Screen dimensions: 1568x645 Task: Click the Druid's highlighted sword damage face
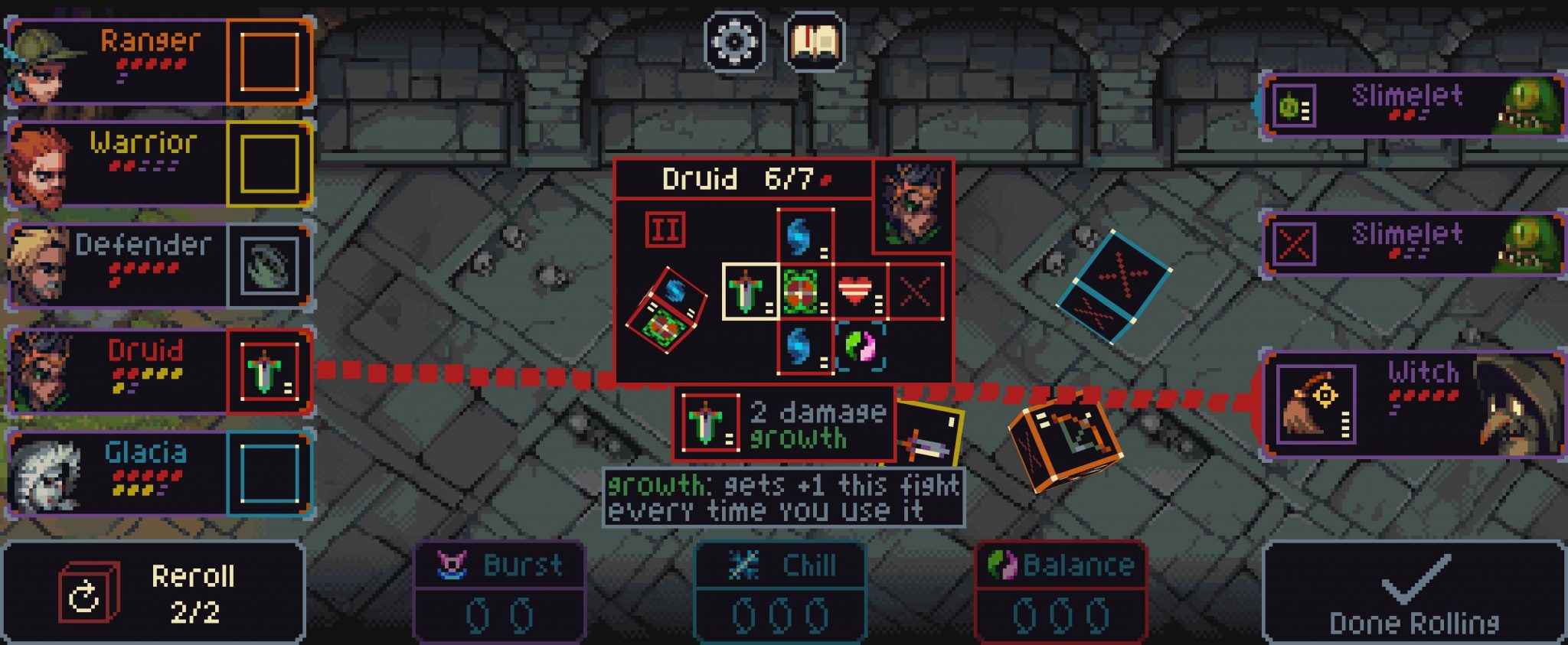pos(750,292)
